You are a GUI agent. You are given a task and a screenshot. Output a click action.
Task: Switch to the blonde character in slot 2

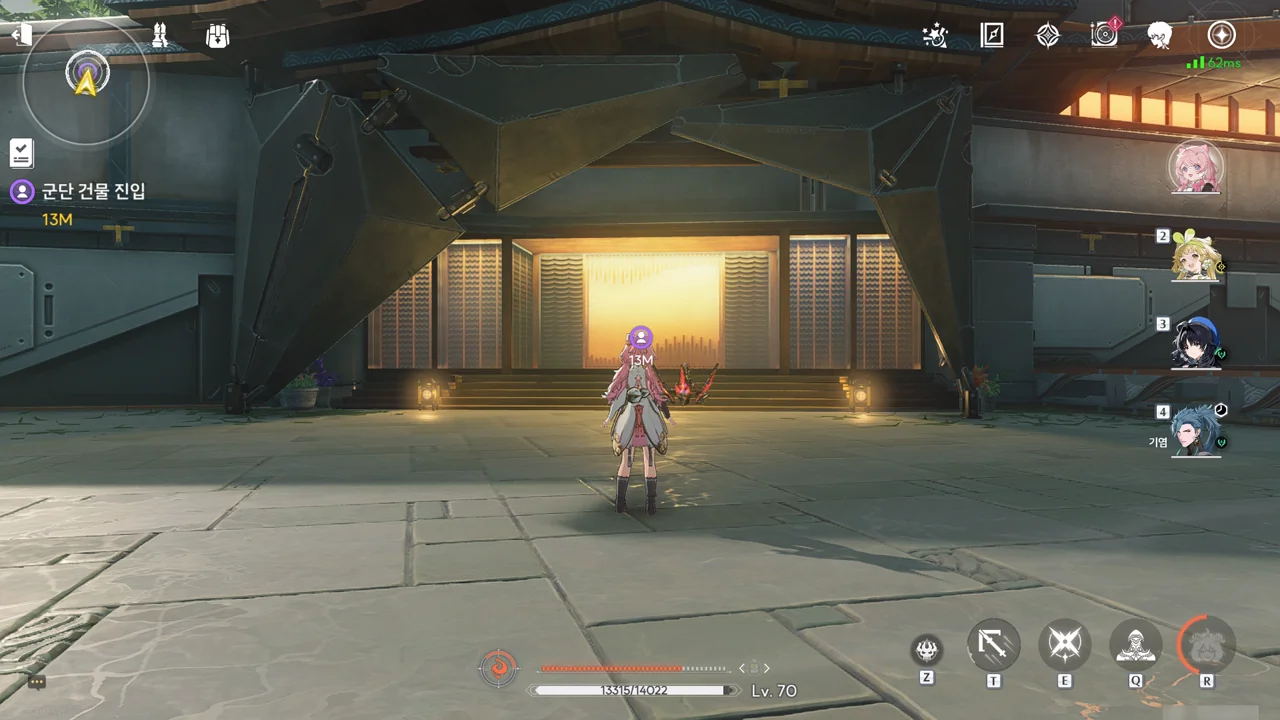[1196, 258]
